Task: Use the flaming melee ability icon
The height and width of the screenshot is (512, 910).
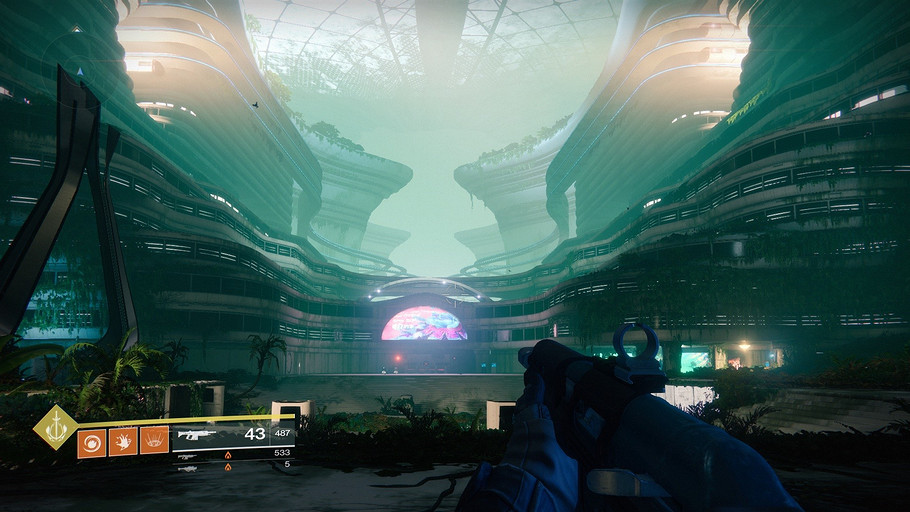Action: pos(123,441)
